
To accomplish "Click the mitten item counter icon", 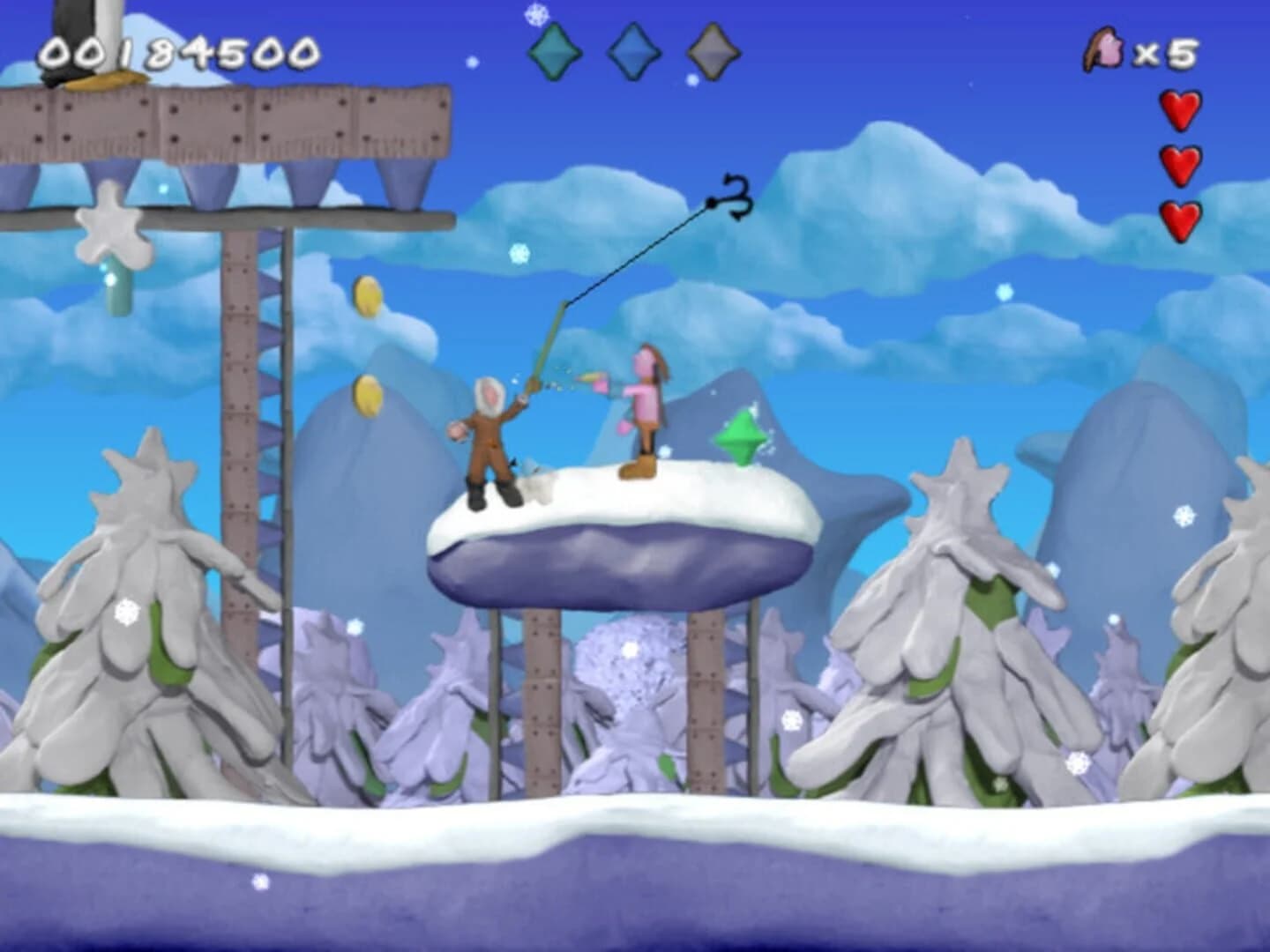I will point(1106,48).
